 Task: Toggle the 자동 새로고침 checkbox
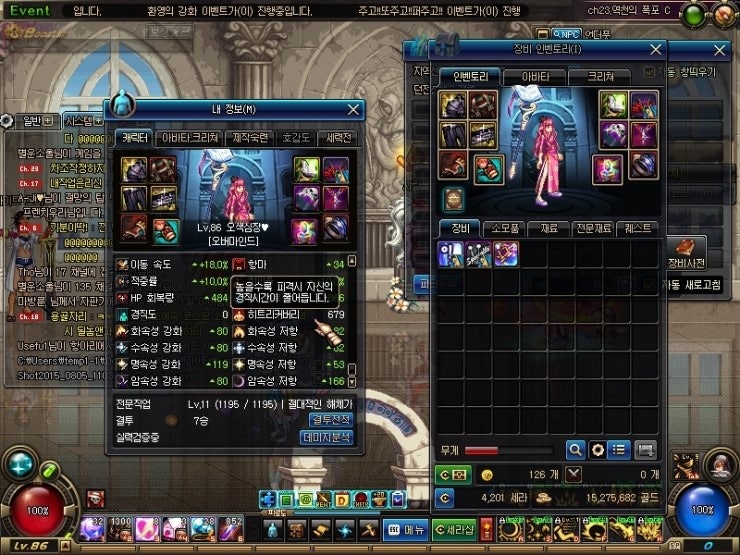tap(649, 285)
